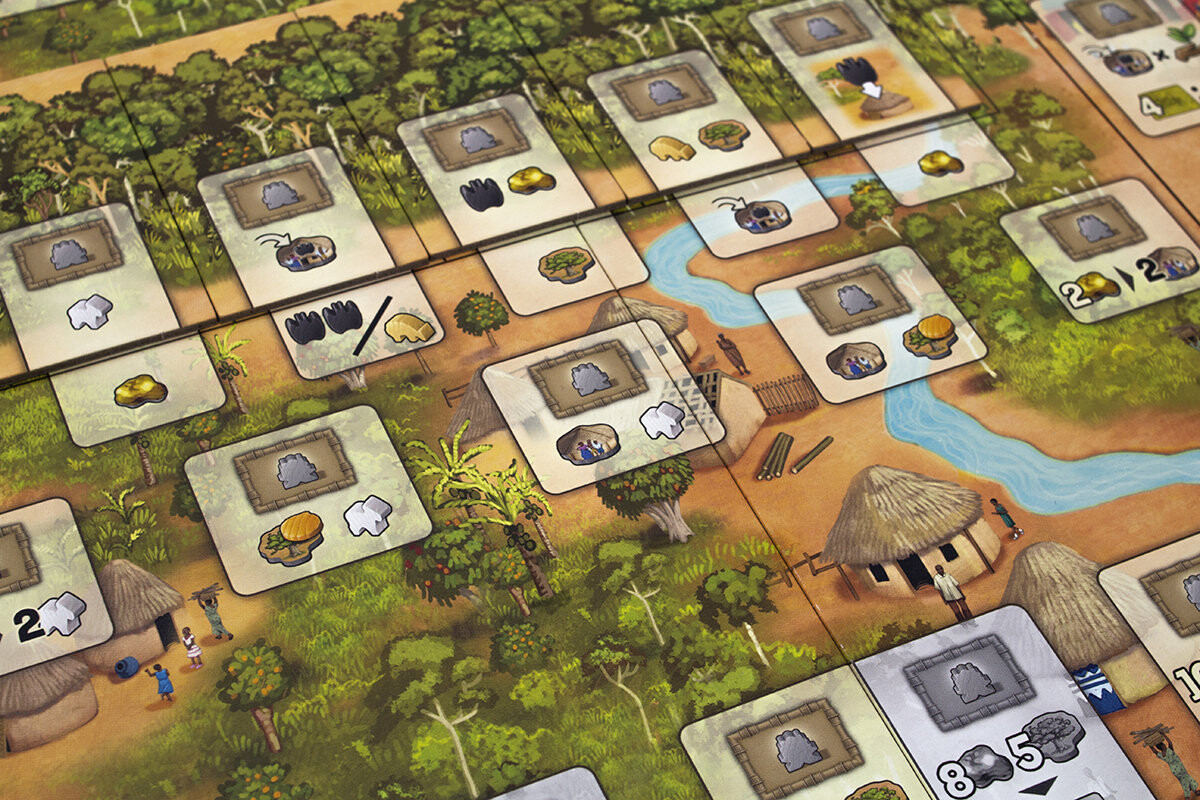The width and height of the screenshot is (1200, 800).
Task: Choose the gray tile marked 8 and 5
Action: point(1000,715)
